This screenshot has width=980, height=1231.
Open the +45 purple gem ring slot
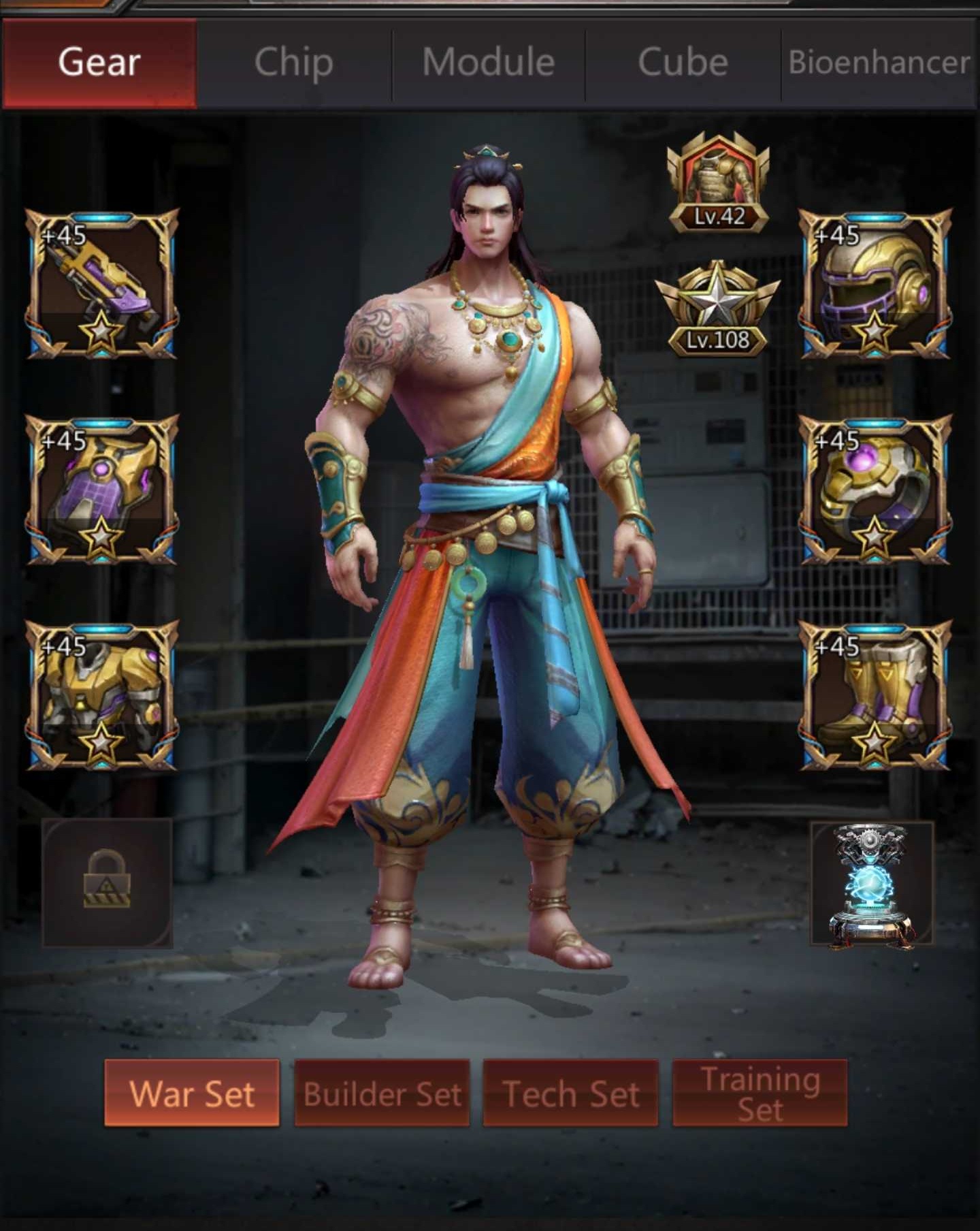tap(875, 490)
